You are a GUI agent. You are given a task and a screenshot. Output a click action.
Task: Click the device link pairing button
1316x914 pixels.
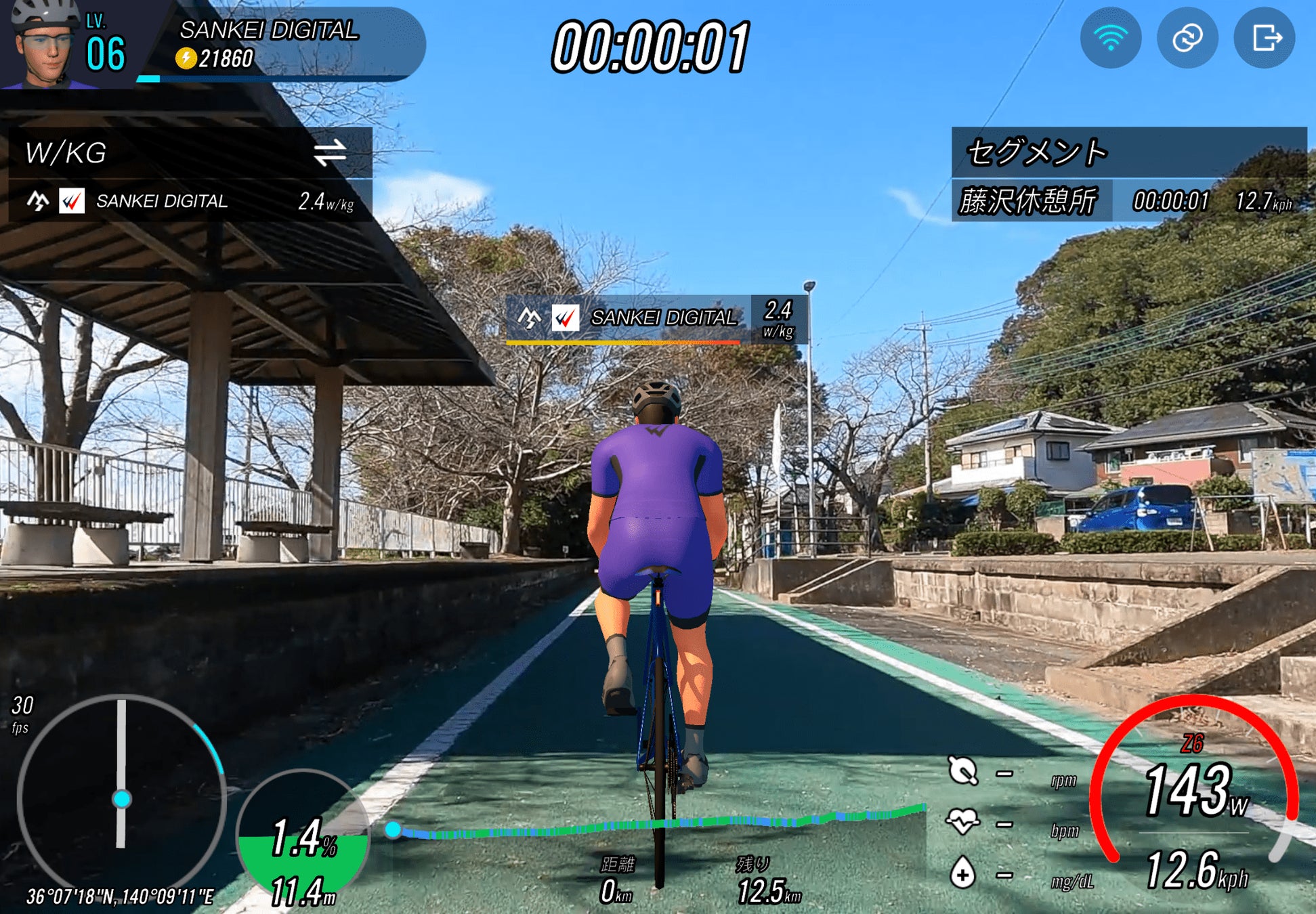1187,38
